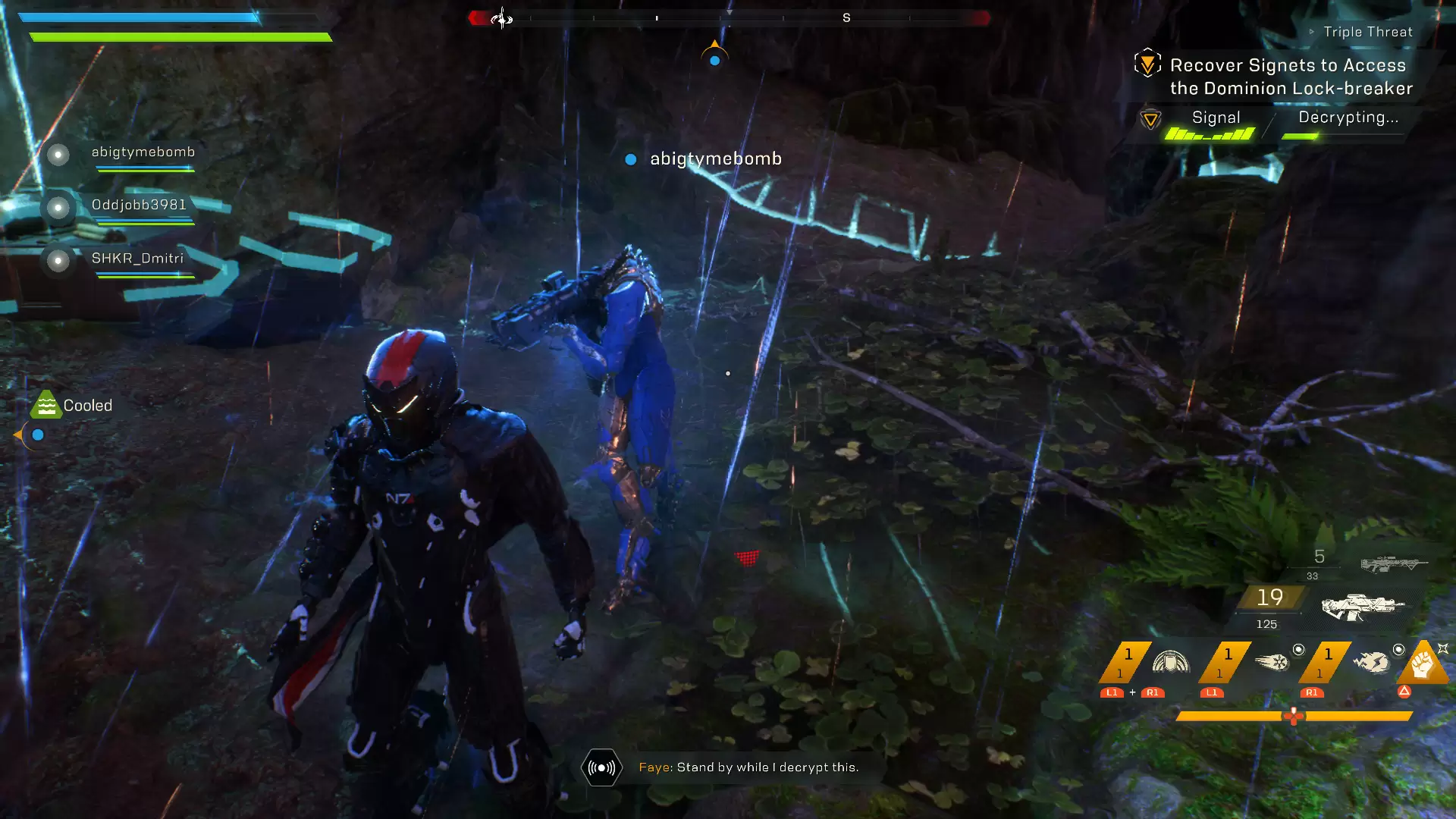Select SHKR_Dmitri in the squad list
1456x819 pixels.
137,259
